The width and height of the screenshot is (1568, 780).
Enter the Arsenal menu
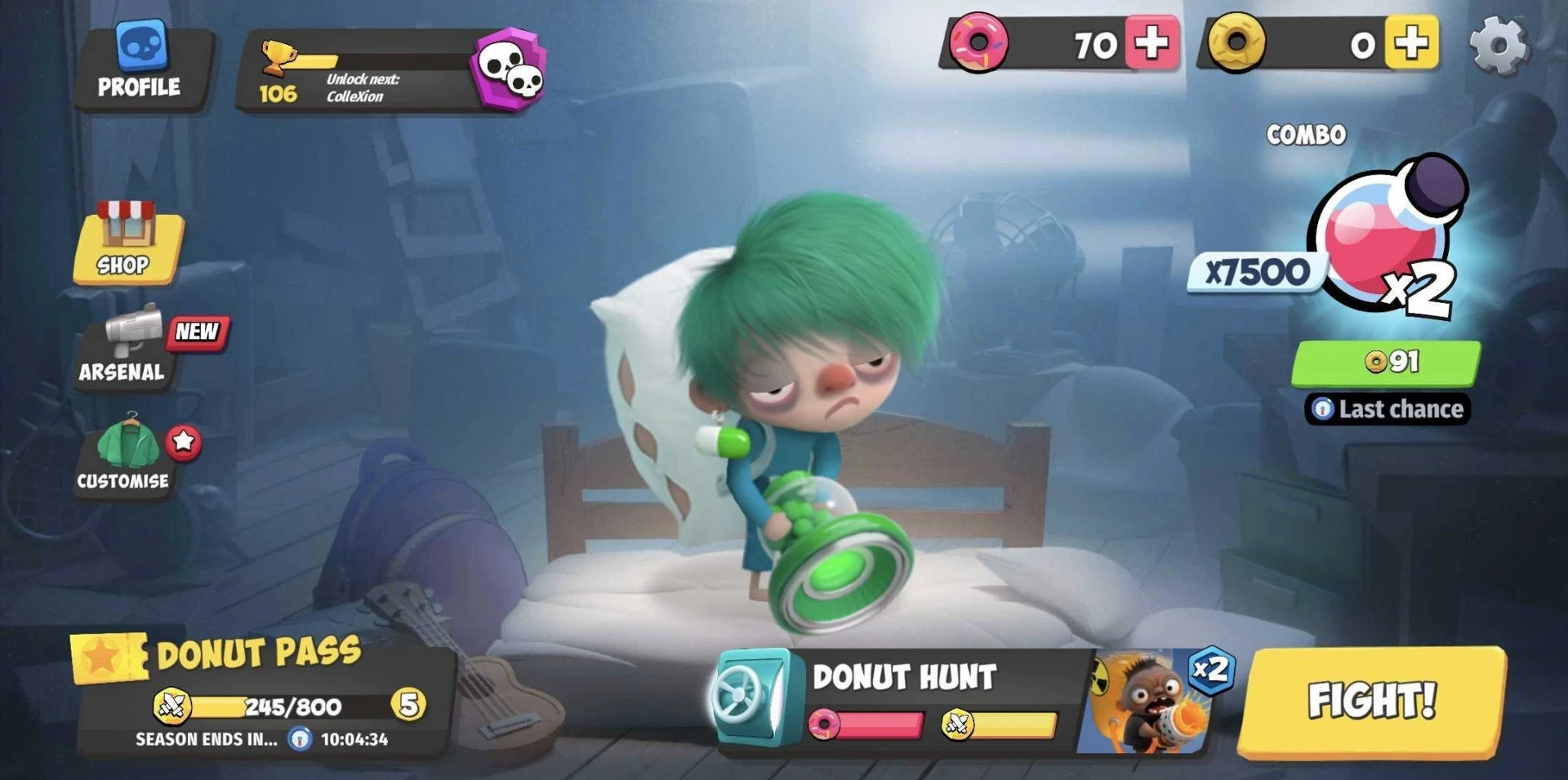pyautogui.click(x=124, y=347)
